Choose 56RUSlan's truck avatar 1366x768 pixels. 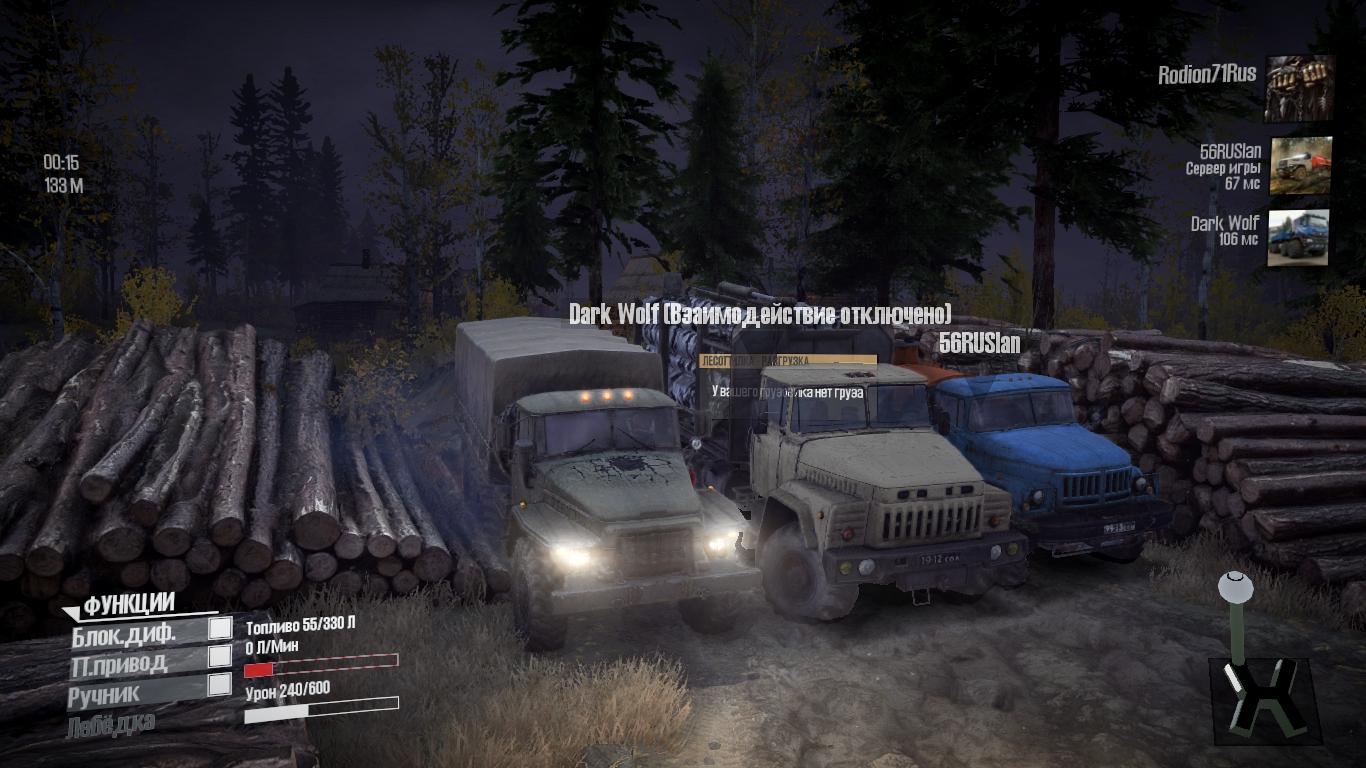[x=1300, y=165]
